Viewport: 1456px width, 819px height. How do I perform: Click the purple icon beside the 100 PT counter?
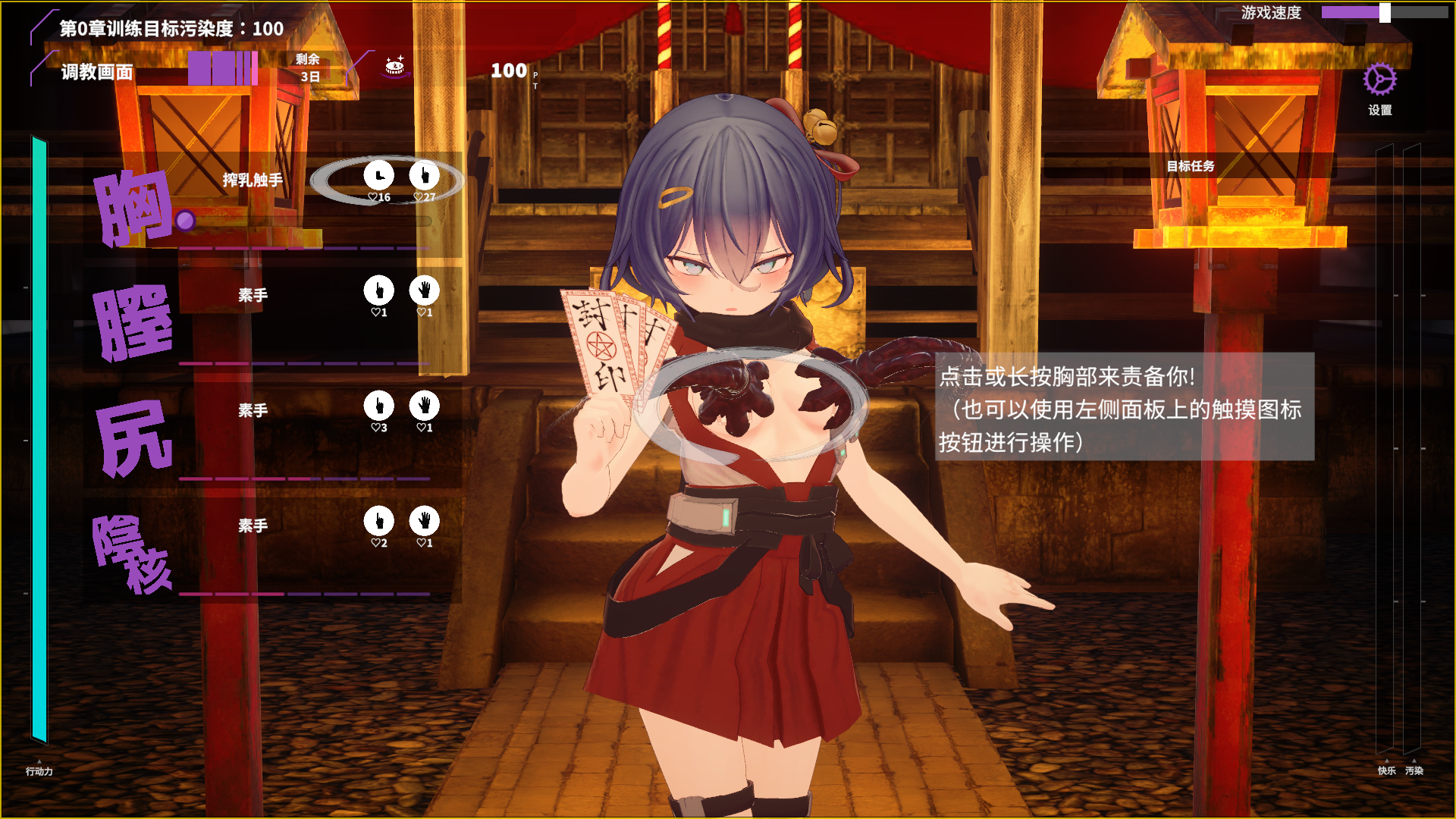click(395, 67)
